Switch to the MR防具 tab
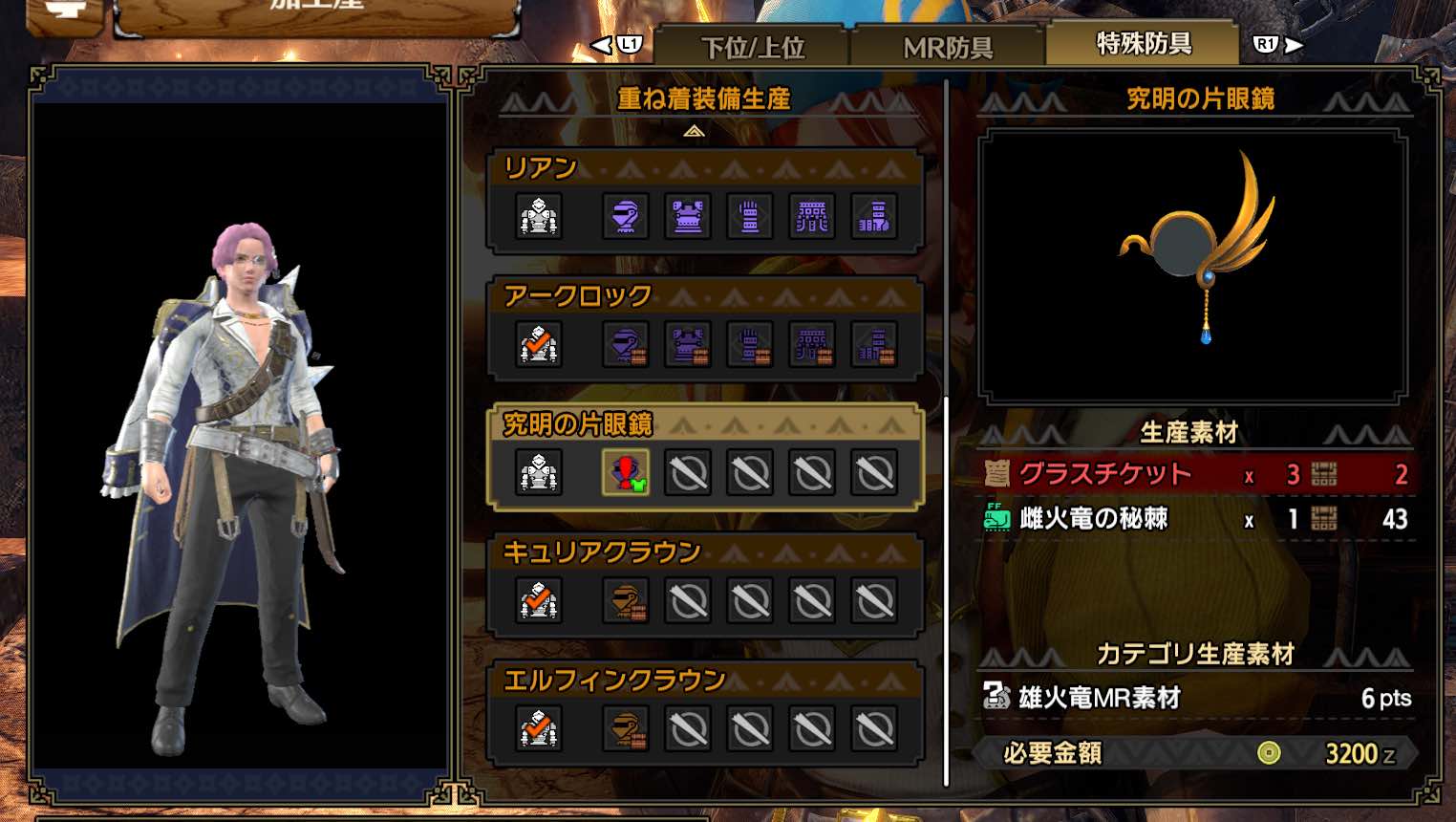This screenshot has height=822, width=1456. tap(947, 43)
